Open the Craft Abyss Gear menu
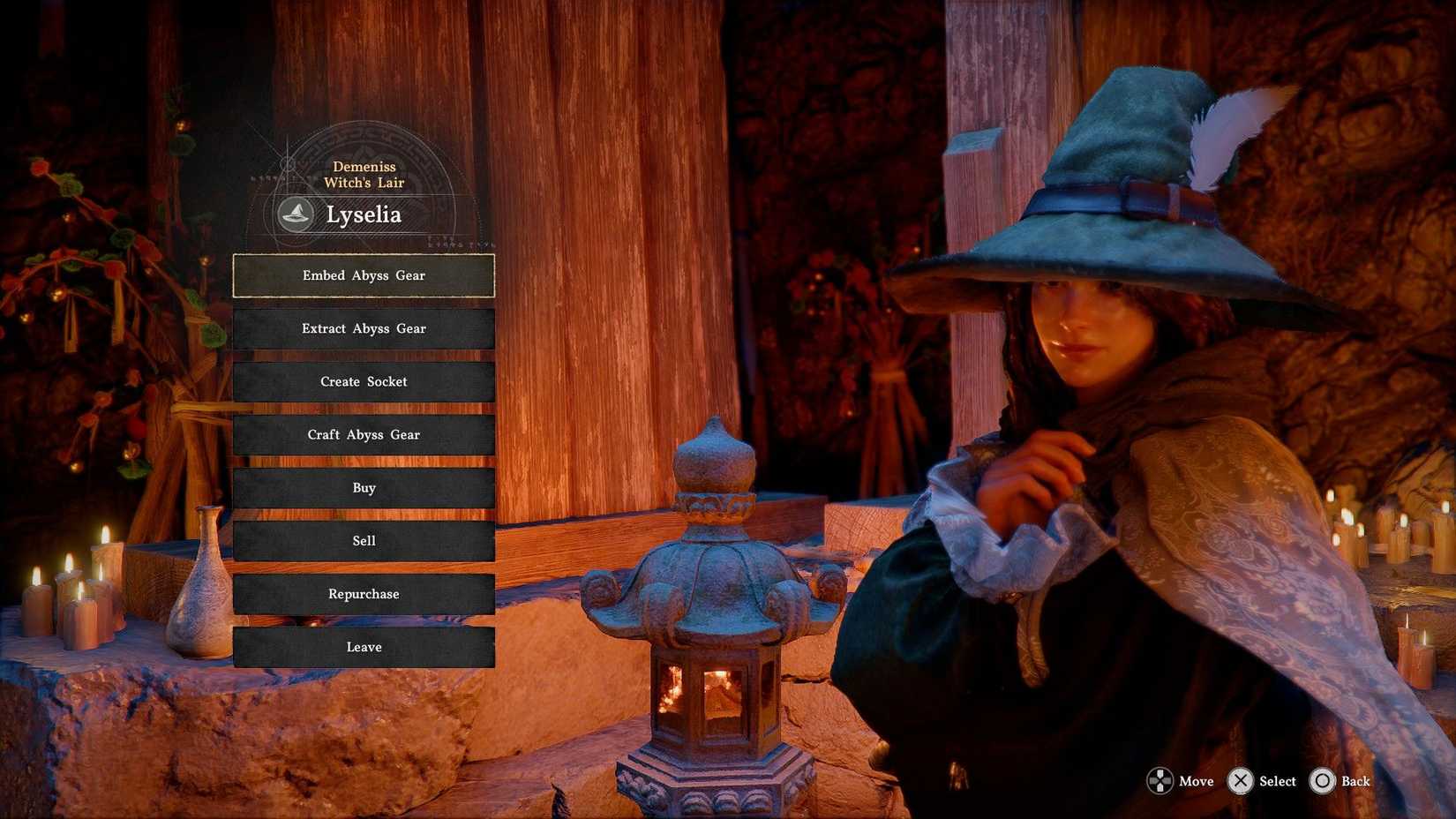This screenshot has height=819, width=1456. coord(364,434)
